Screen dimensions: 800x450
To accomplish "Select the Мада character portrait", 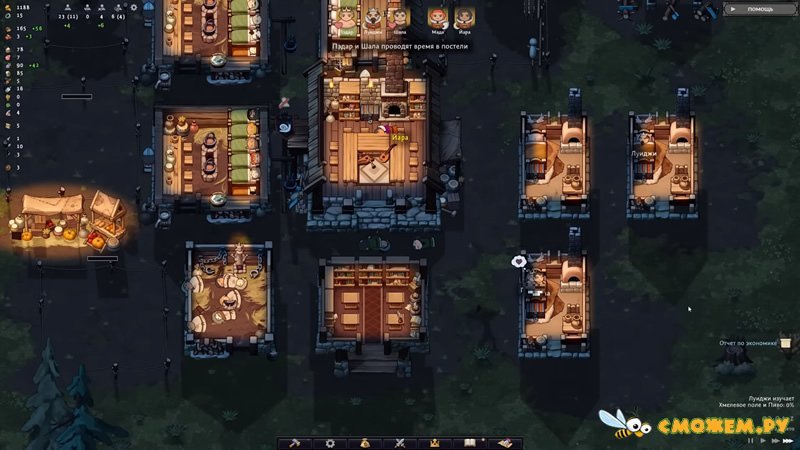I will [437, 17].
